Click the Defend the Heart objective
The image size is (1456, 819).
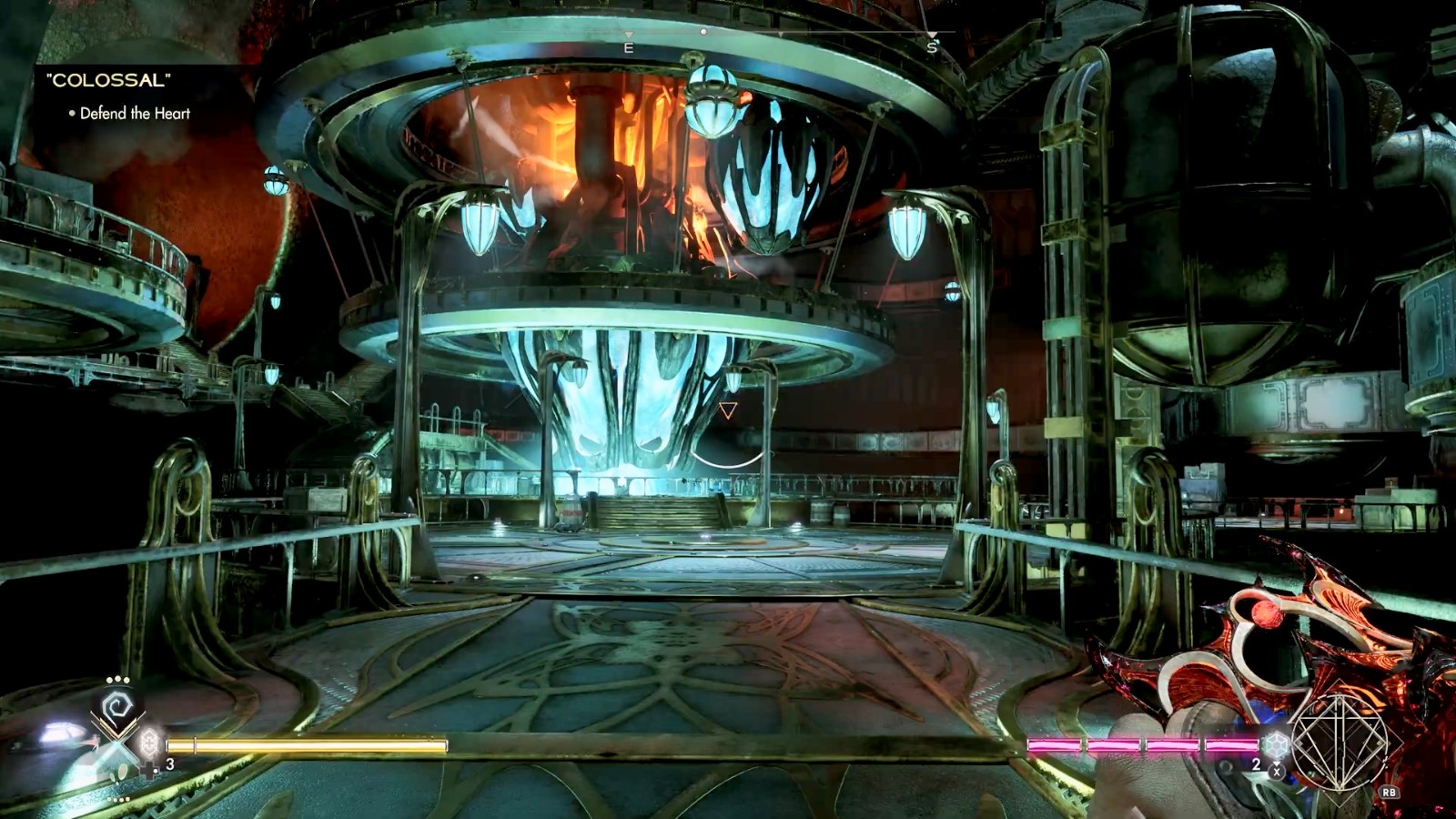point(135,114)
